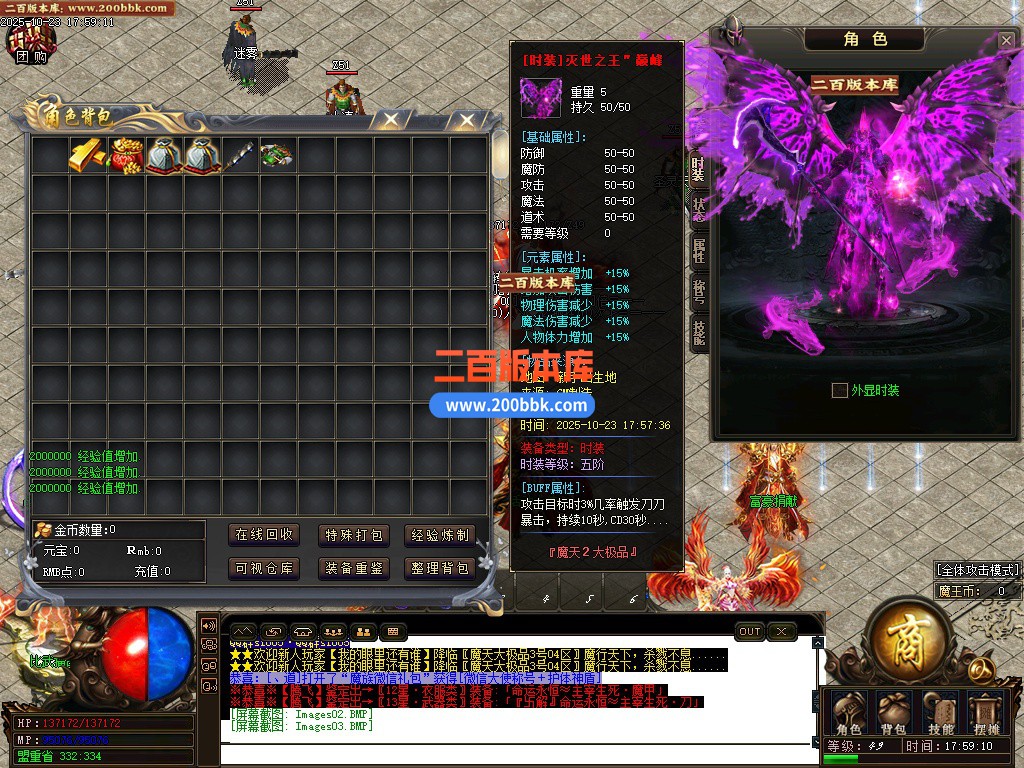Select the 技能 side tab
1024x768 pixels.
(x=698, y=333)
